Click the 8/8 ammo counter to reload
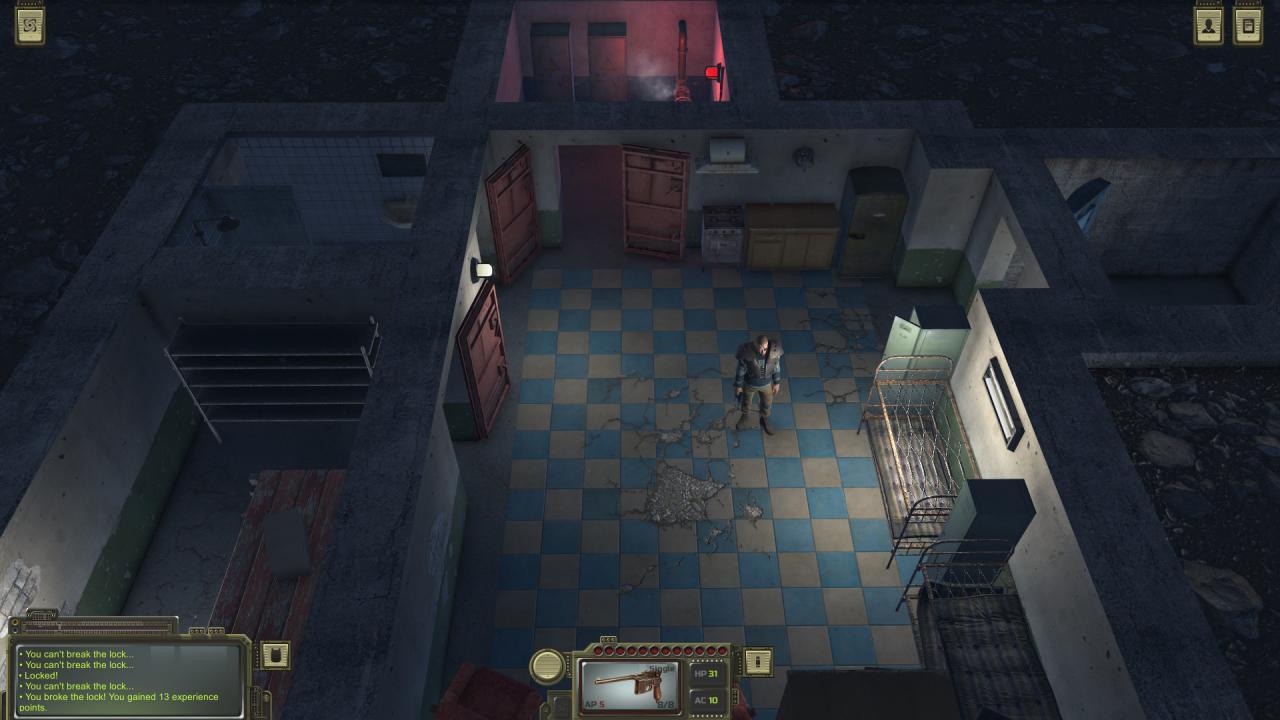The image size is (1280, 720). (x=667, y=703)
